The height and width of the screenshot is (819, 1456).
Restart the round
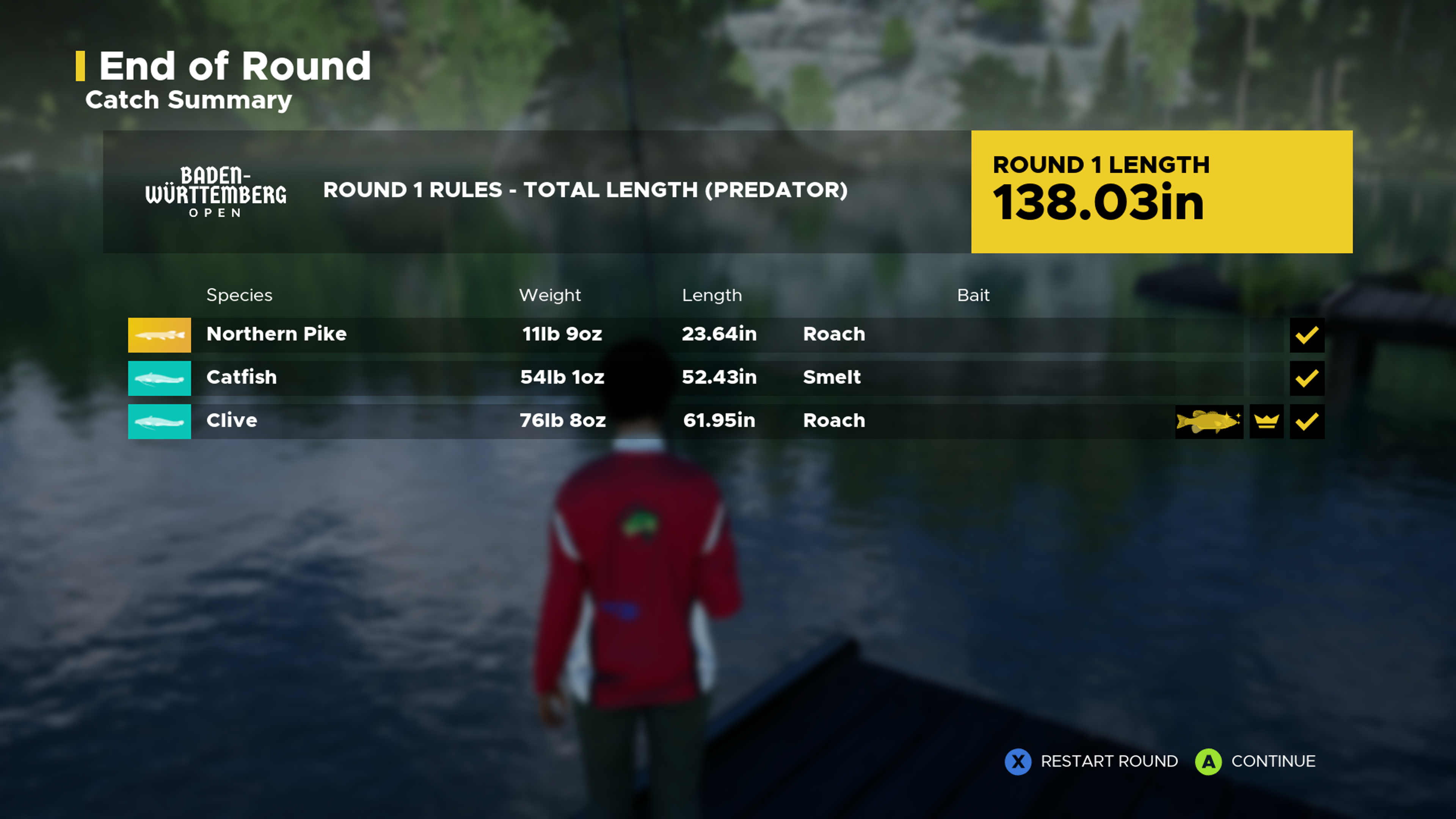(1091, 761)
